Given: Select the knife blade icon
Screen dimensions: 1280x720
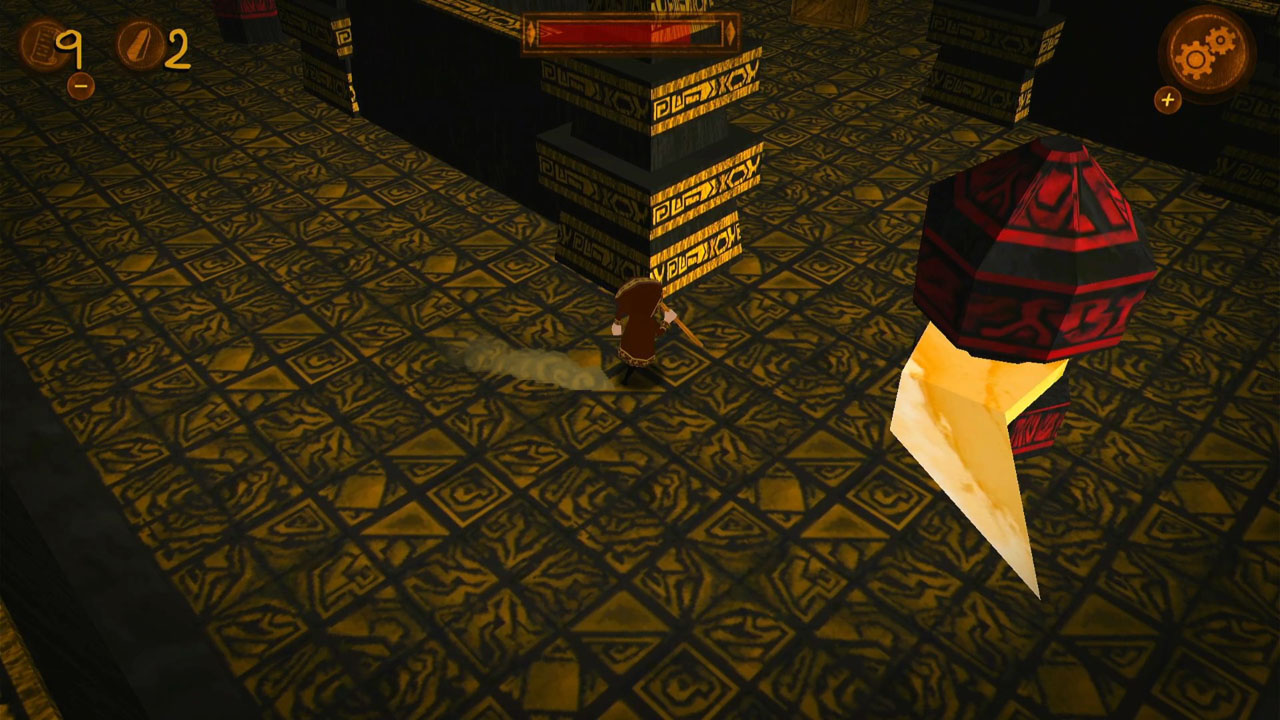Looking at the screenshot, I should tap(140, 44).
